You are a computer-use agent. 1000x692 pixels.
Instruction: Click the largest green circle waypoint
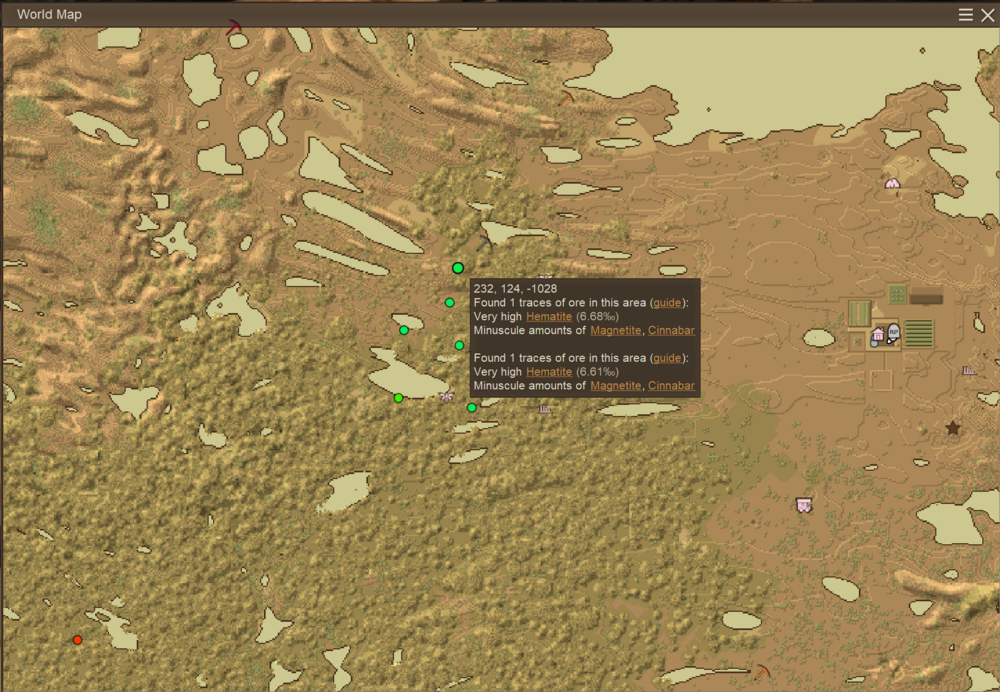click(x=458, y=268)
